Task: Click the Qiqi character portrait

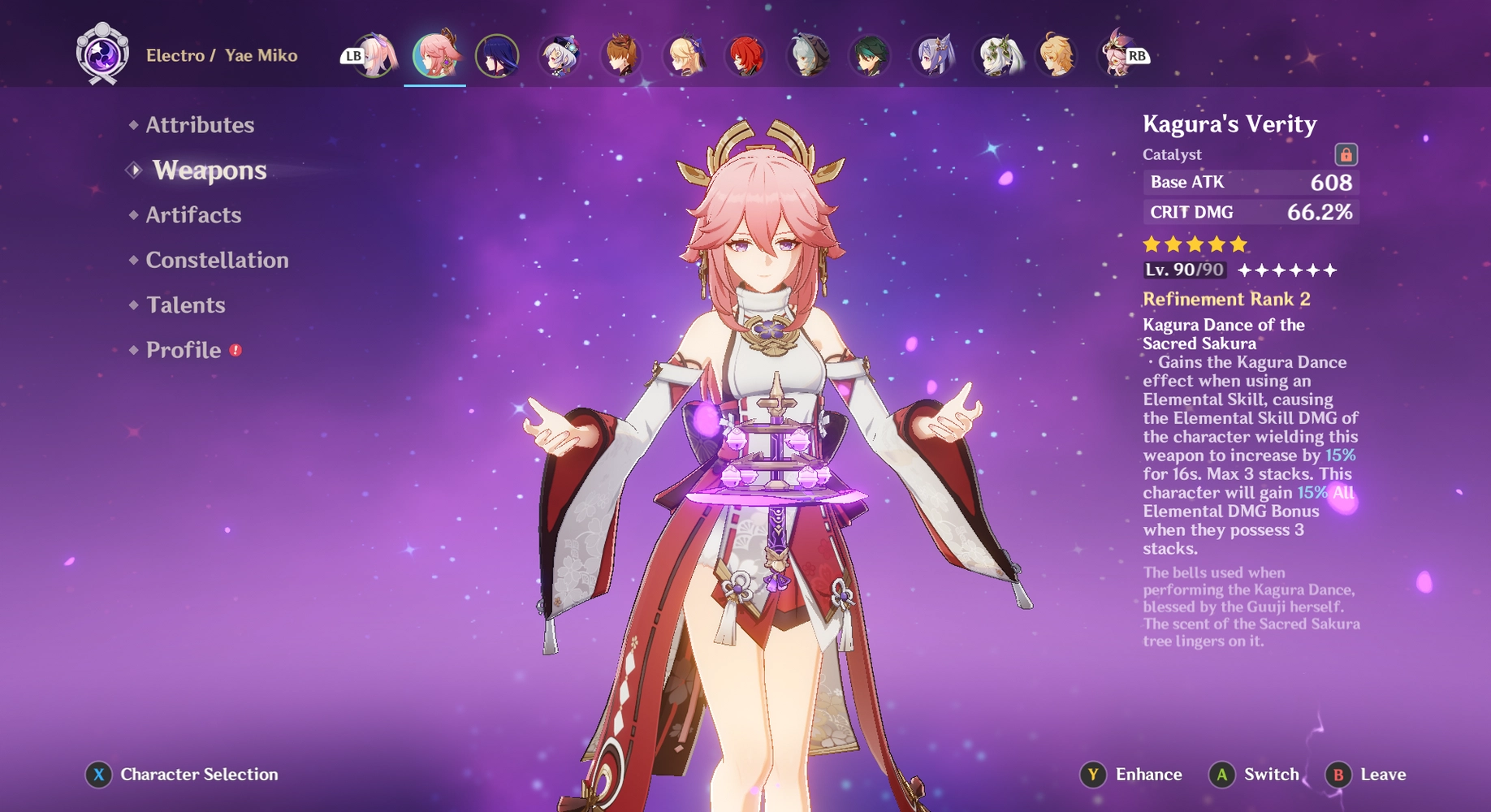Action: tap(560, 55)
